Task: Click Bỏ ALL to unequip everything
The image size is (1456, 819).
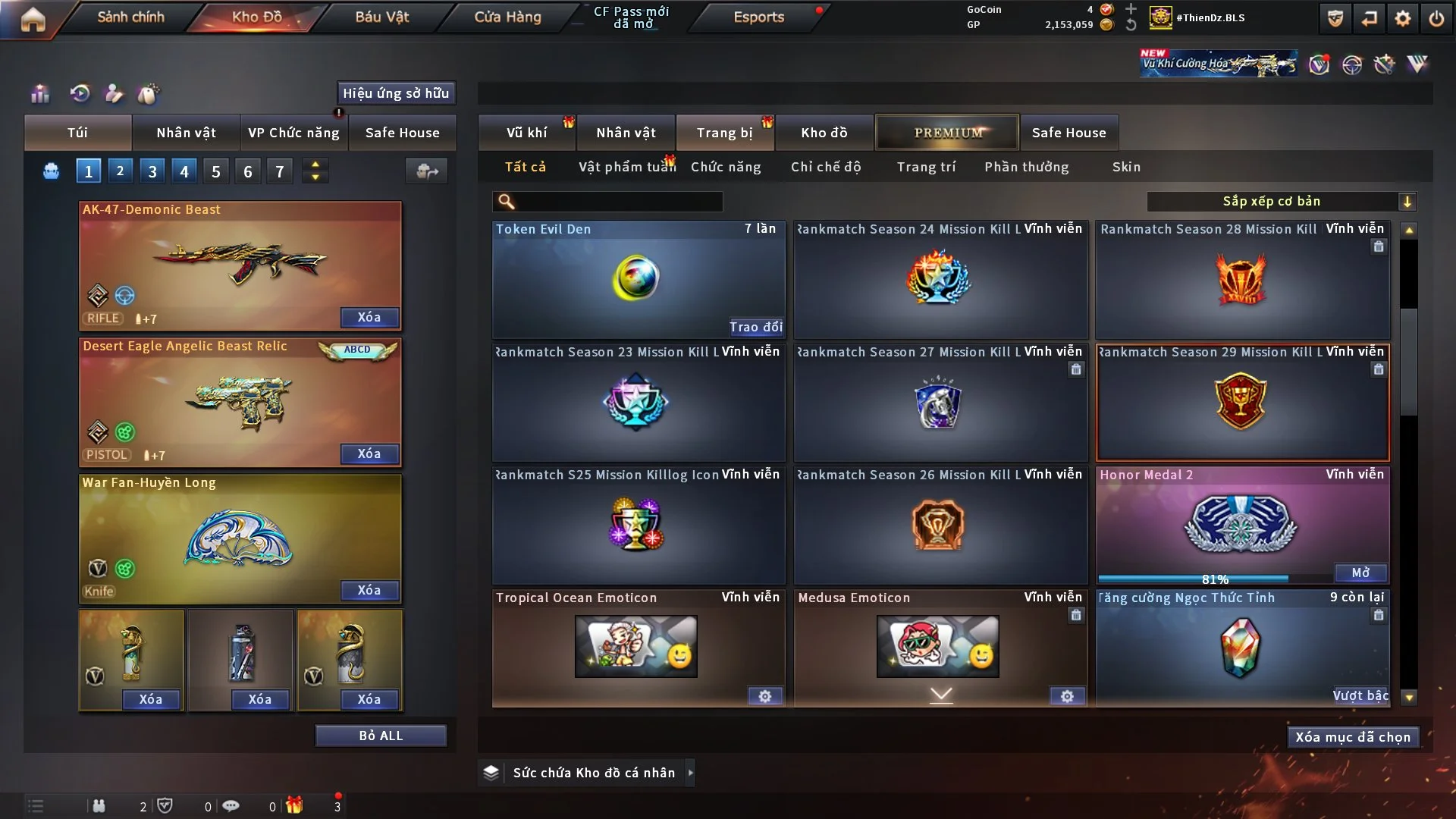Action: pos(381,736)
